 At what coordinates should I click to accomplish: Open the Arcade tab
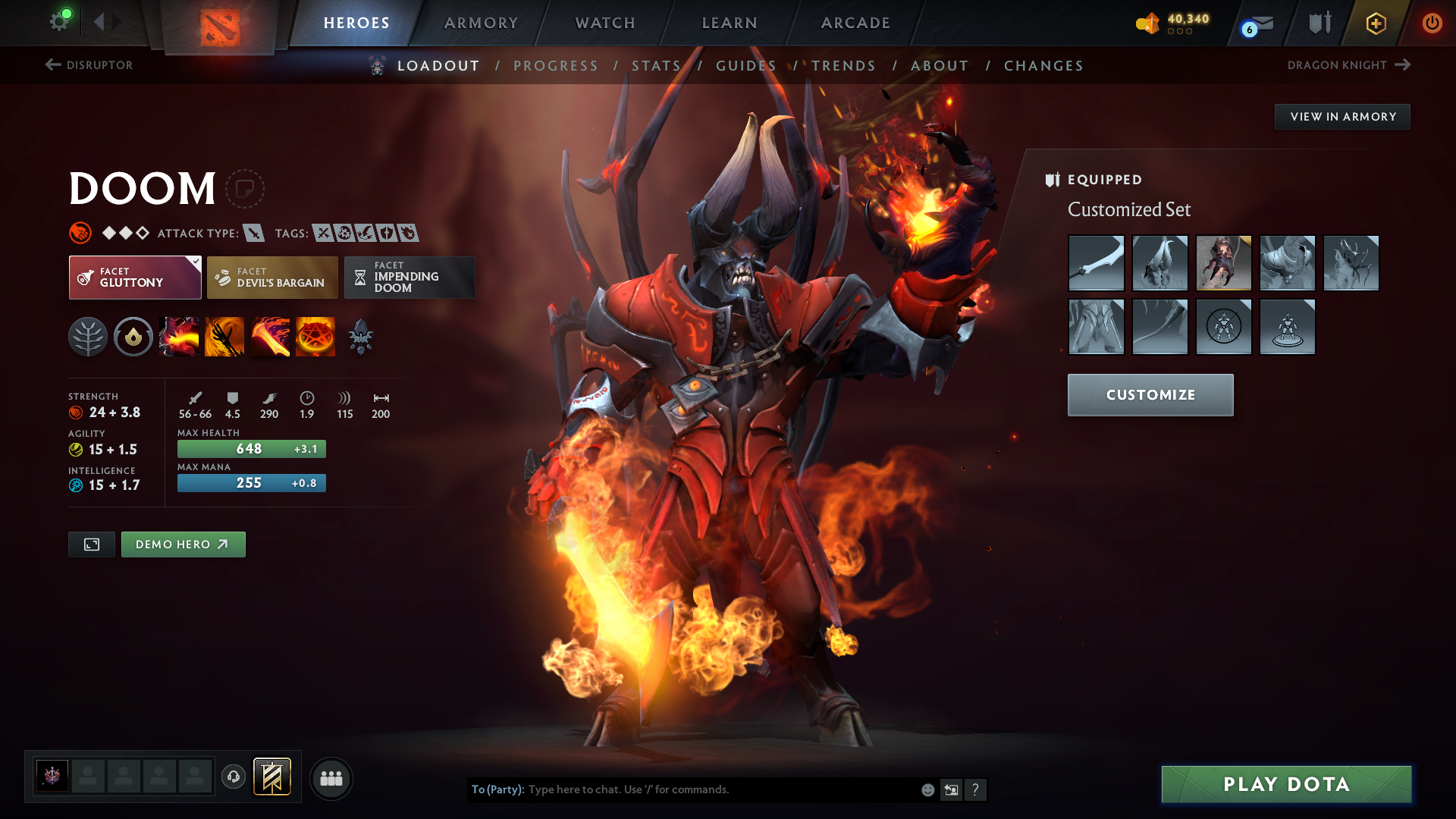[x=855, y=23]
